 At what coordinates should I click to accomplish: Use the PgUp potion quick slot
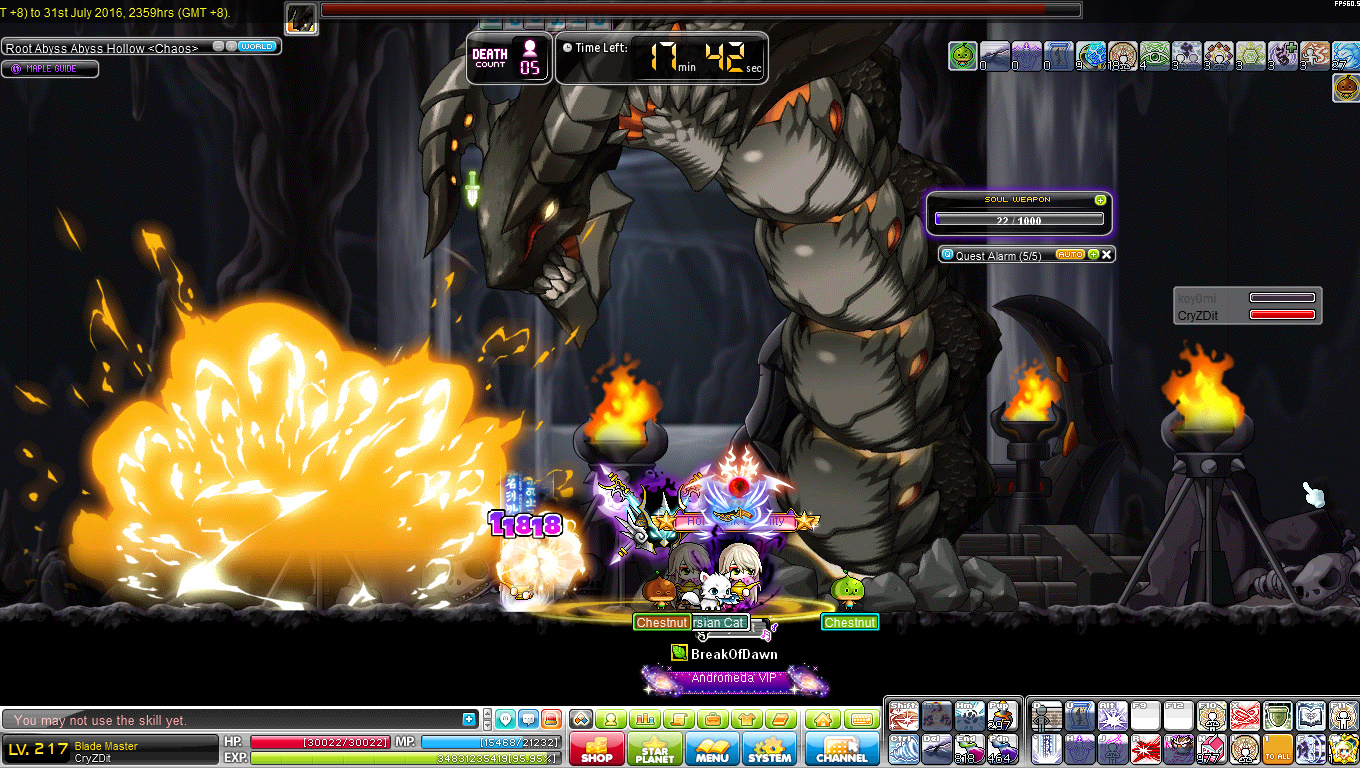click(1001, 716)
